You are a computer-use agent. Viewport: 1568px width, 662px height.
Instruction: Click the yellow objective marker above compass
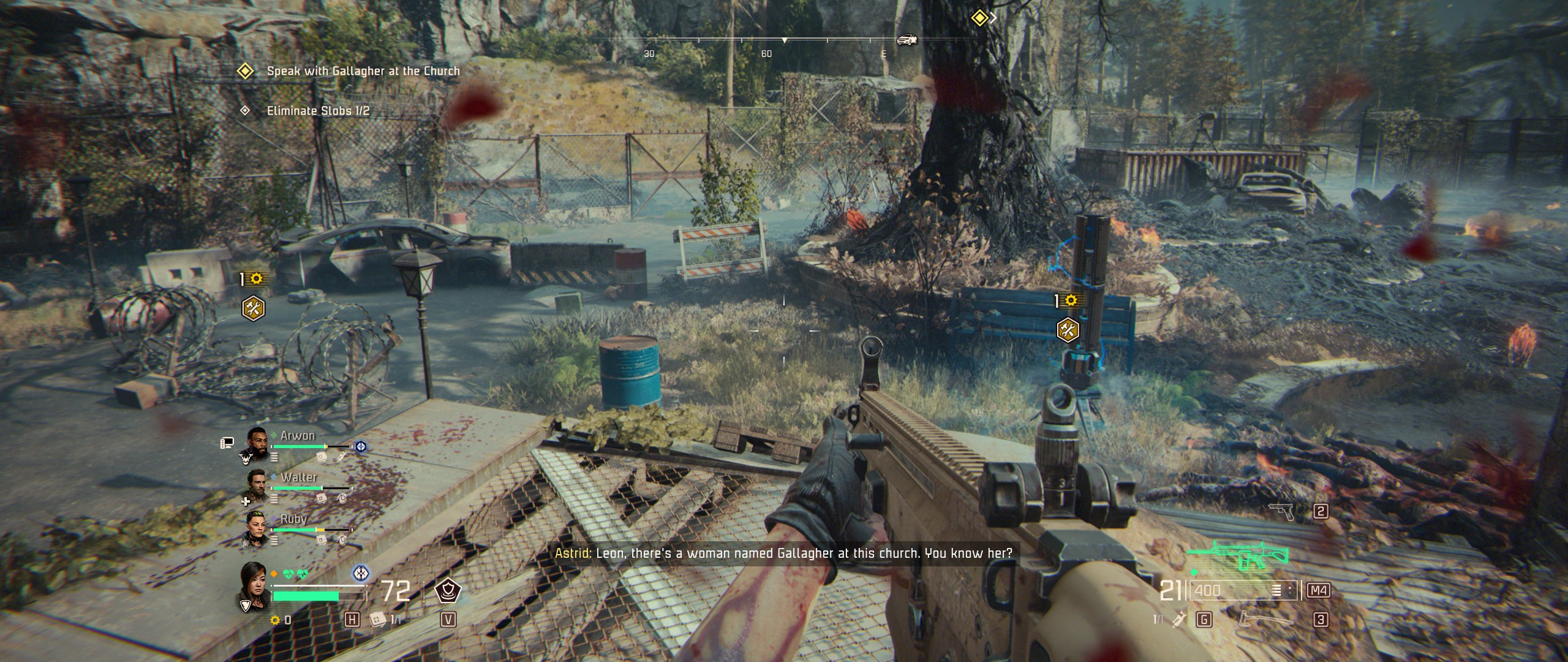point(979,18)
